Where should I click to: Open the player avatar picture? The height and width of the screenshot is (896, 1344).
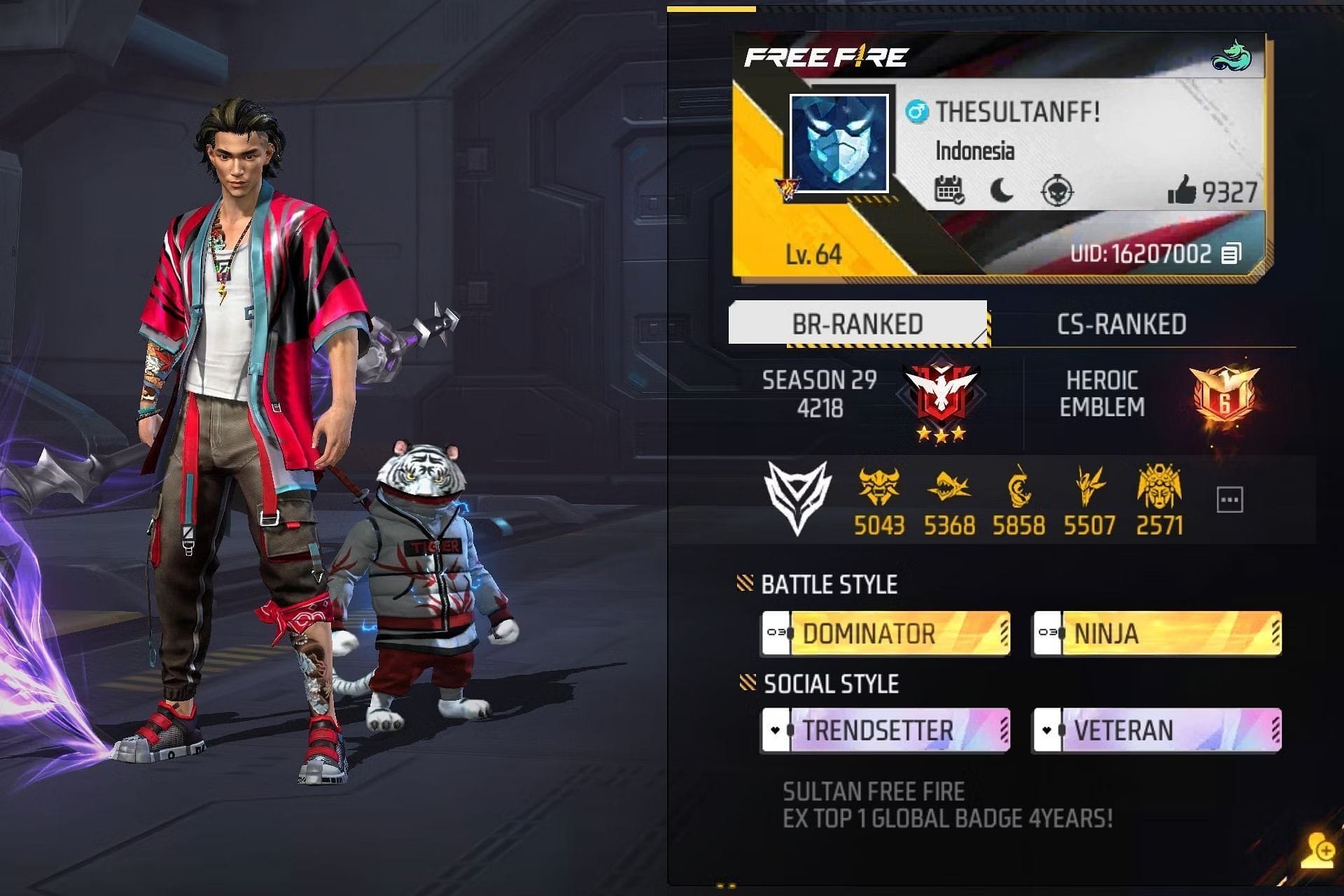839,143
